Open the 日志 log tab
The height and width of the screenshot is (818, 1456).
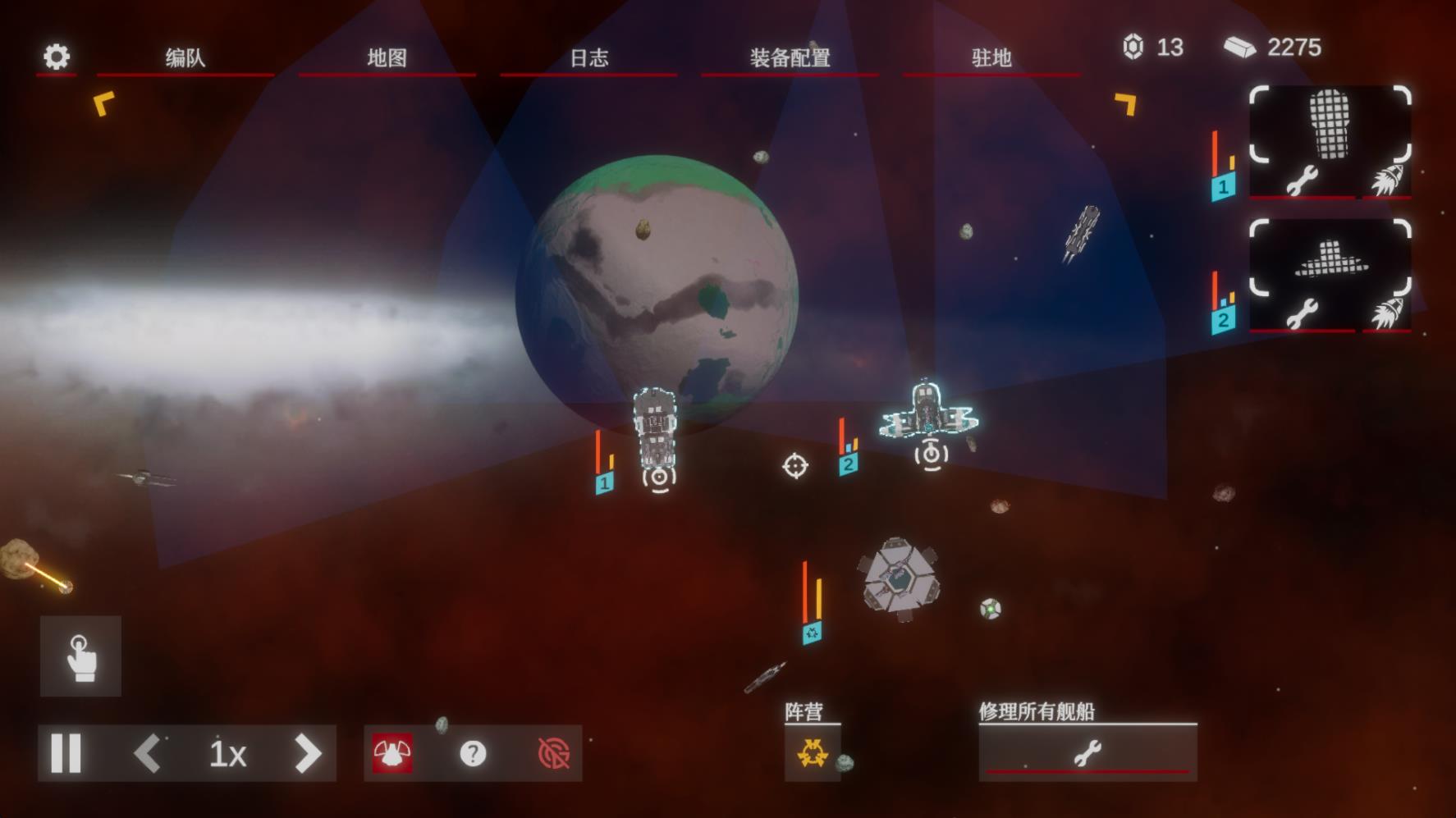588,58
